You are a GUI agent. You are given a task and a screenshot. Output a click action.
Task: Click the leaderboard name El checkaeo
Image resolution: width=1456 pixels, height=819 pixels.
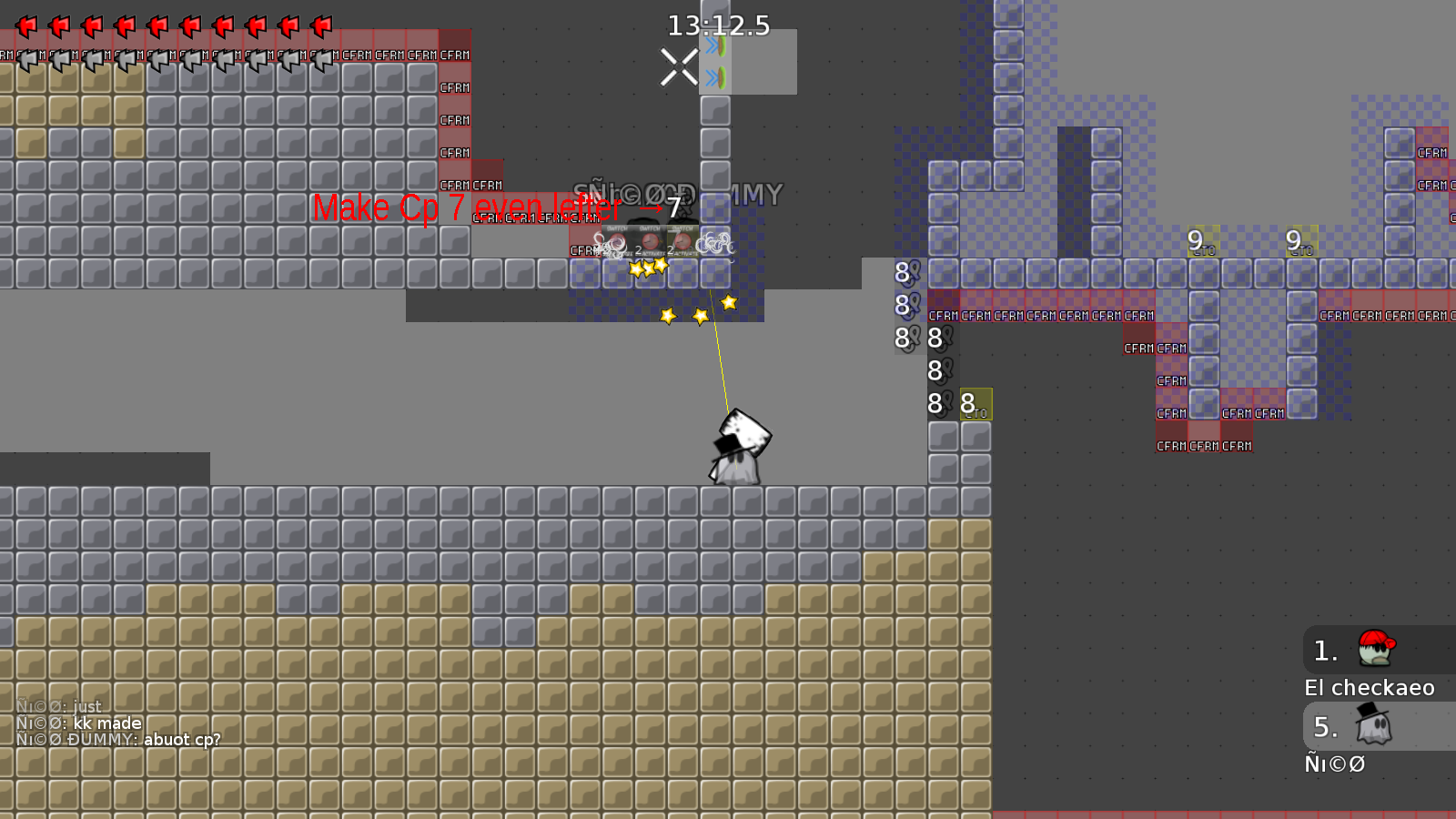1370,688
